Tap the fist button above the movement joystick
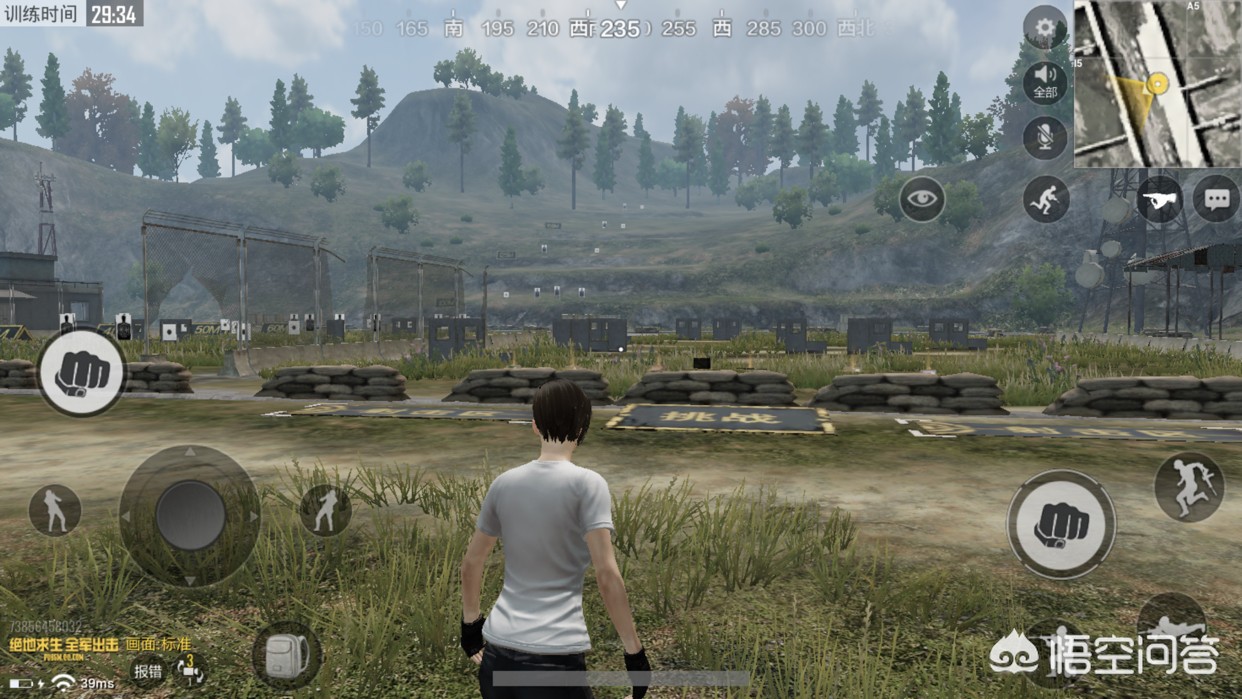The height and width of the screenshot is (699, 1242). click(81, 372)
